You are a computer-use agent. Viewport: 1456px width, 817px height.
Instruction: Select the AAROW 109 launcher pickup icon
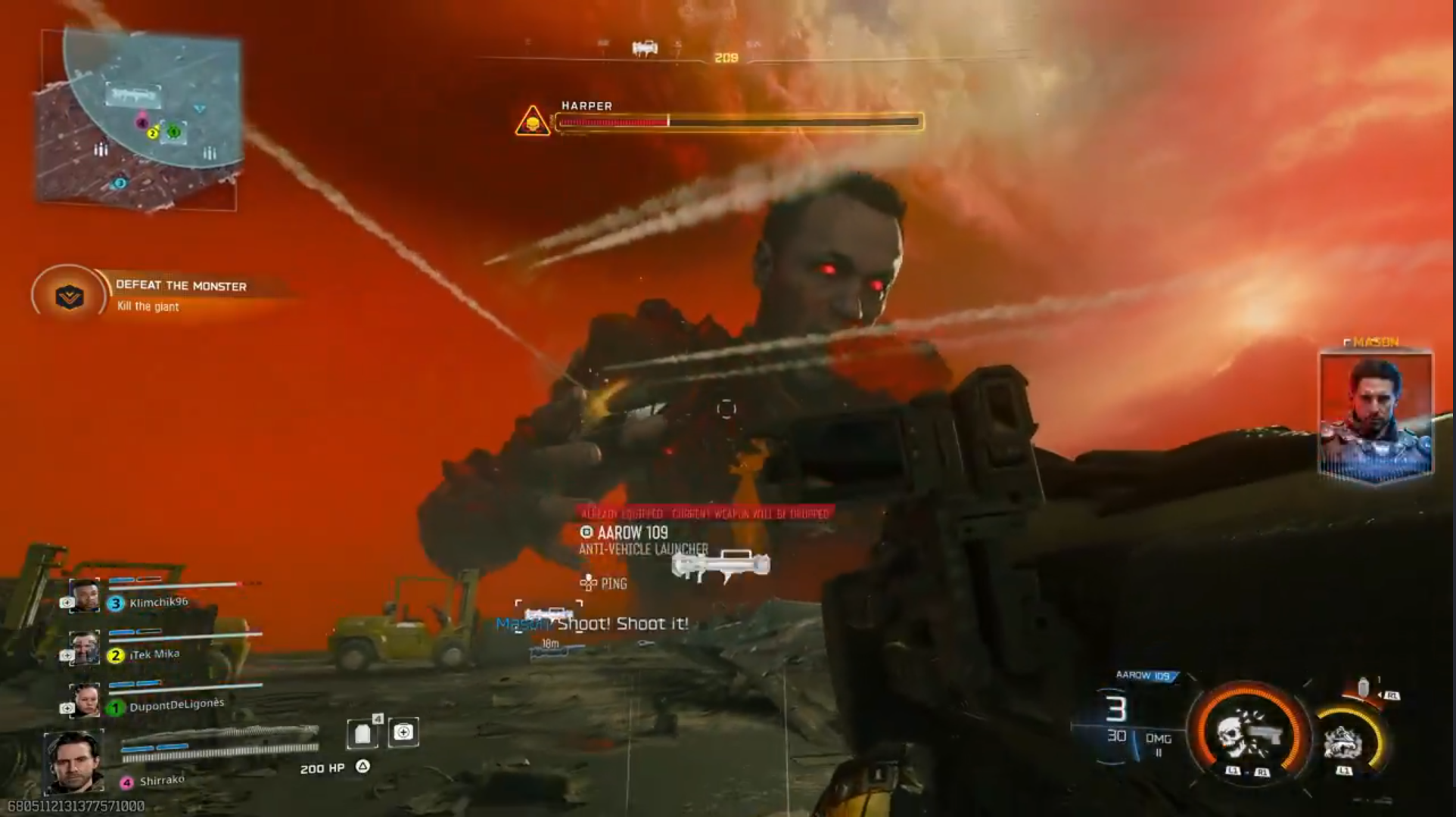[x=720, y=565]
